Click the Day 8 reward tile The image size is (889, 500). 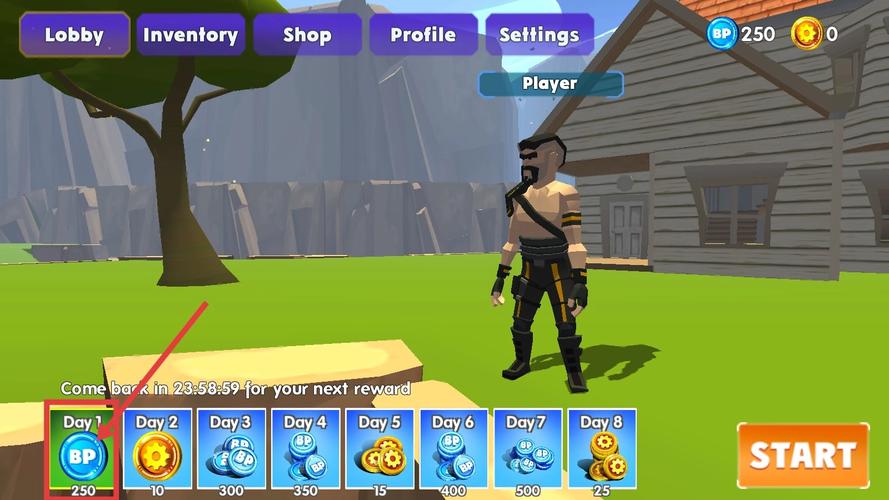602,450
